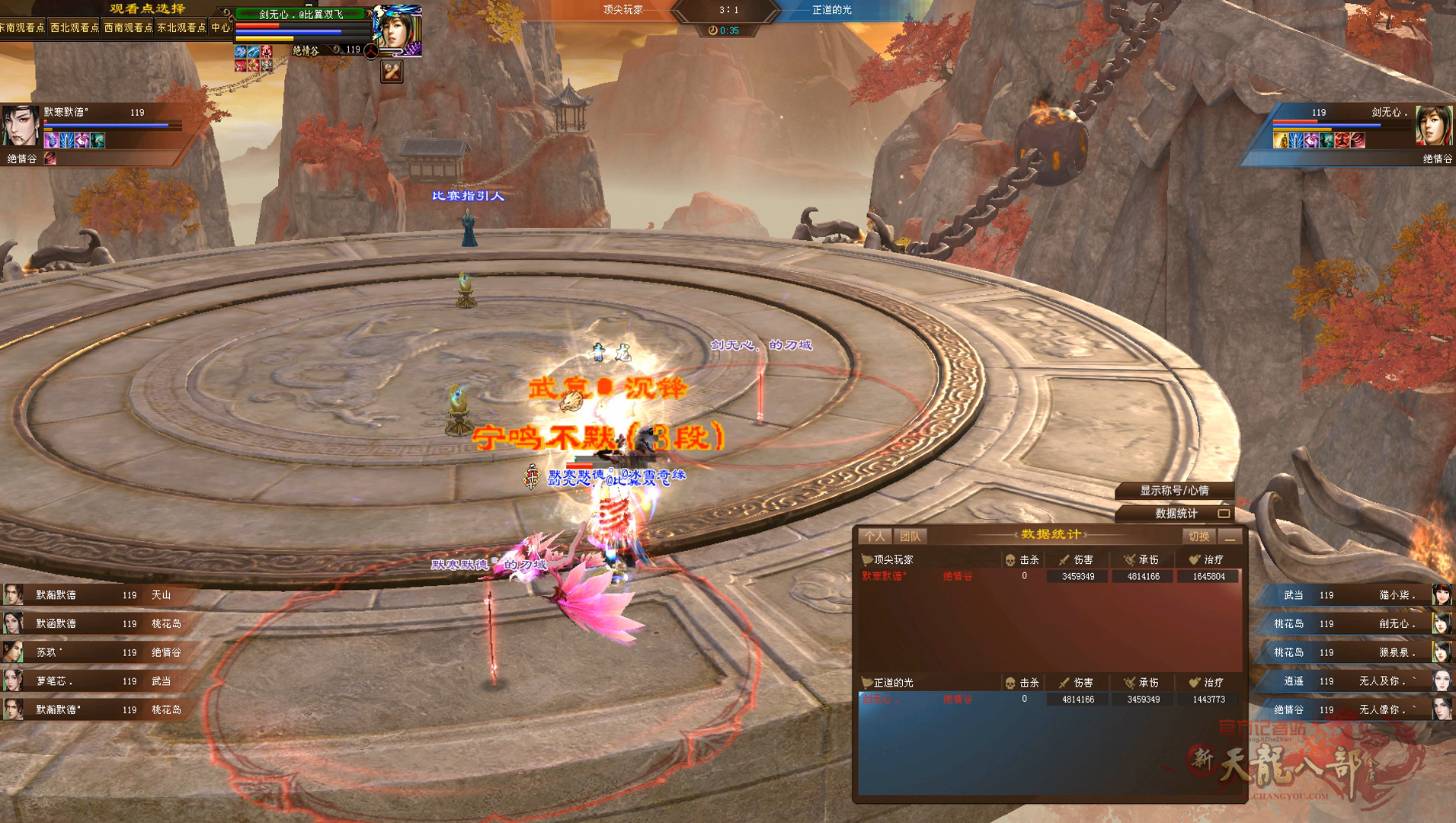Switch to the 西南观看点 viewpoint
Viewport: 1456px width, 823px height.
tap(128, 27)
